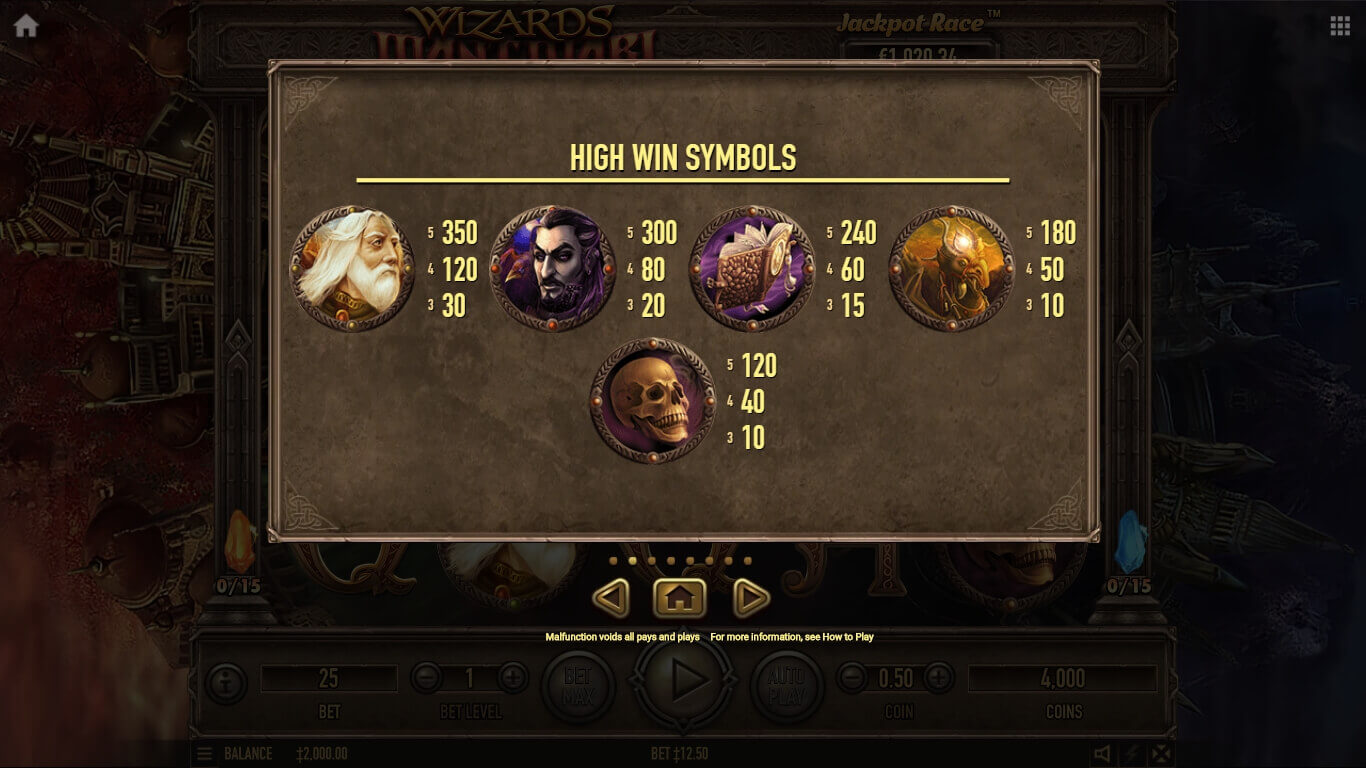Image resolution: width=1366 pixels, height=768 pixels.
Task: Increase the bet level
Action: pos(513,678)
